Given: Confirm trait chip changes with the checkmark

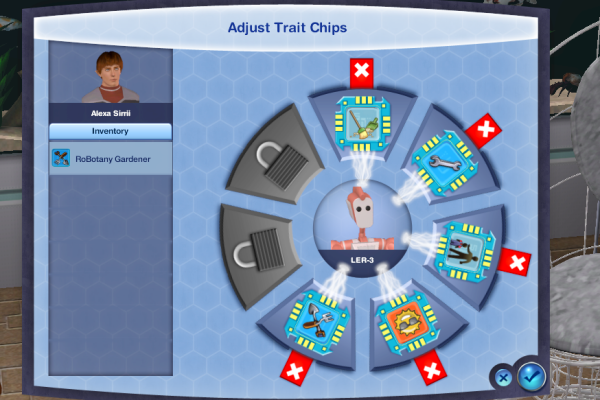Looking at the screenshot, I should coord(532,376).
